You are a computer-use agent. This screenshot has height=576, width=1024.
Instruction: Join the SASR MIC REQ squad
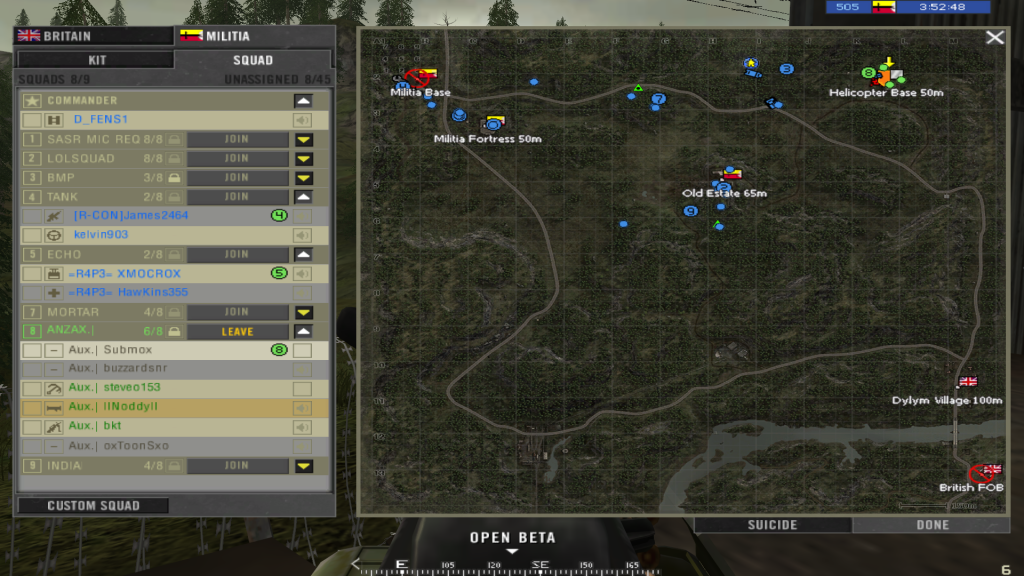click(x=237, y=140)
